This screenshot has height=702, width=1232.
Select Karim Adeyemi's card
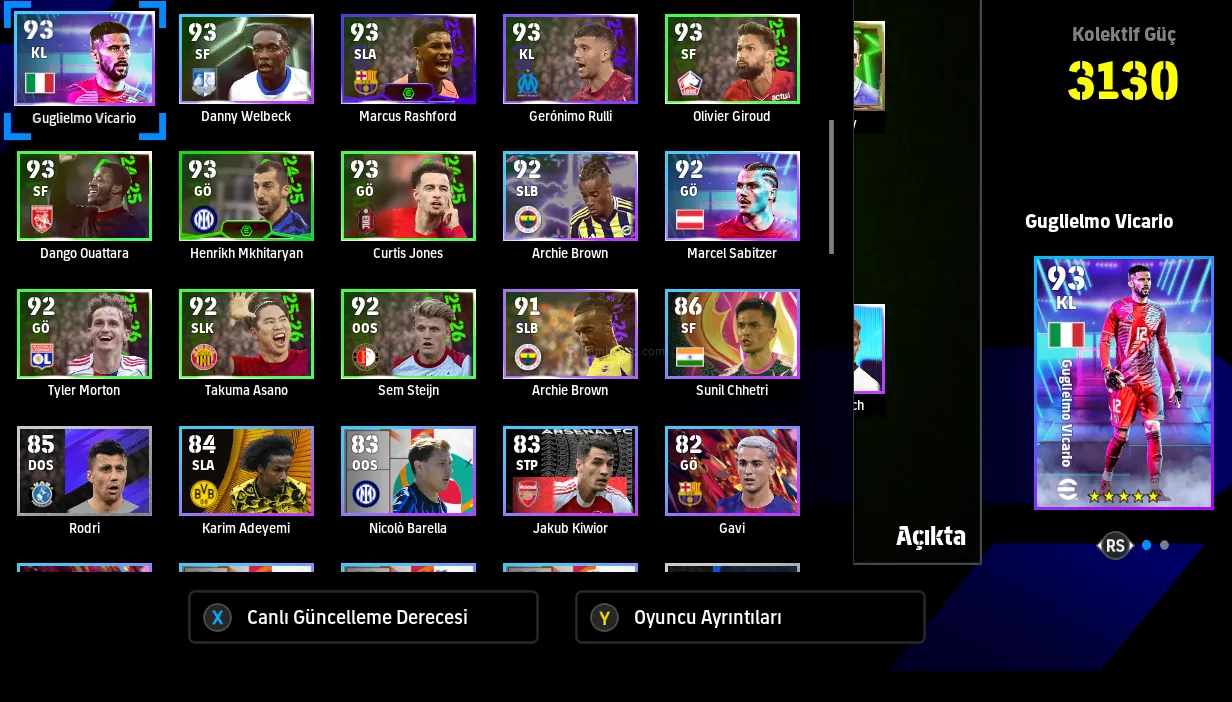[x=246, y=471]
